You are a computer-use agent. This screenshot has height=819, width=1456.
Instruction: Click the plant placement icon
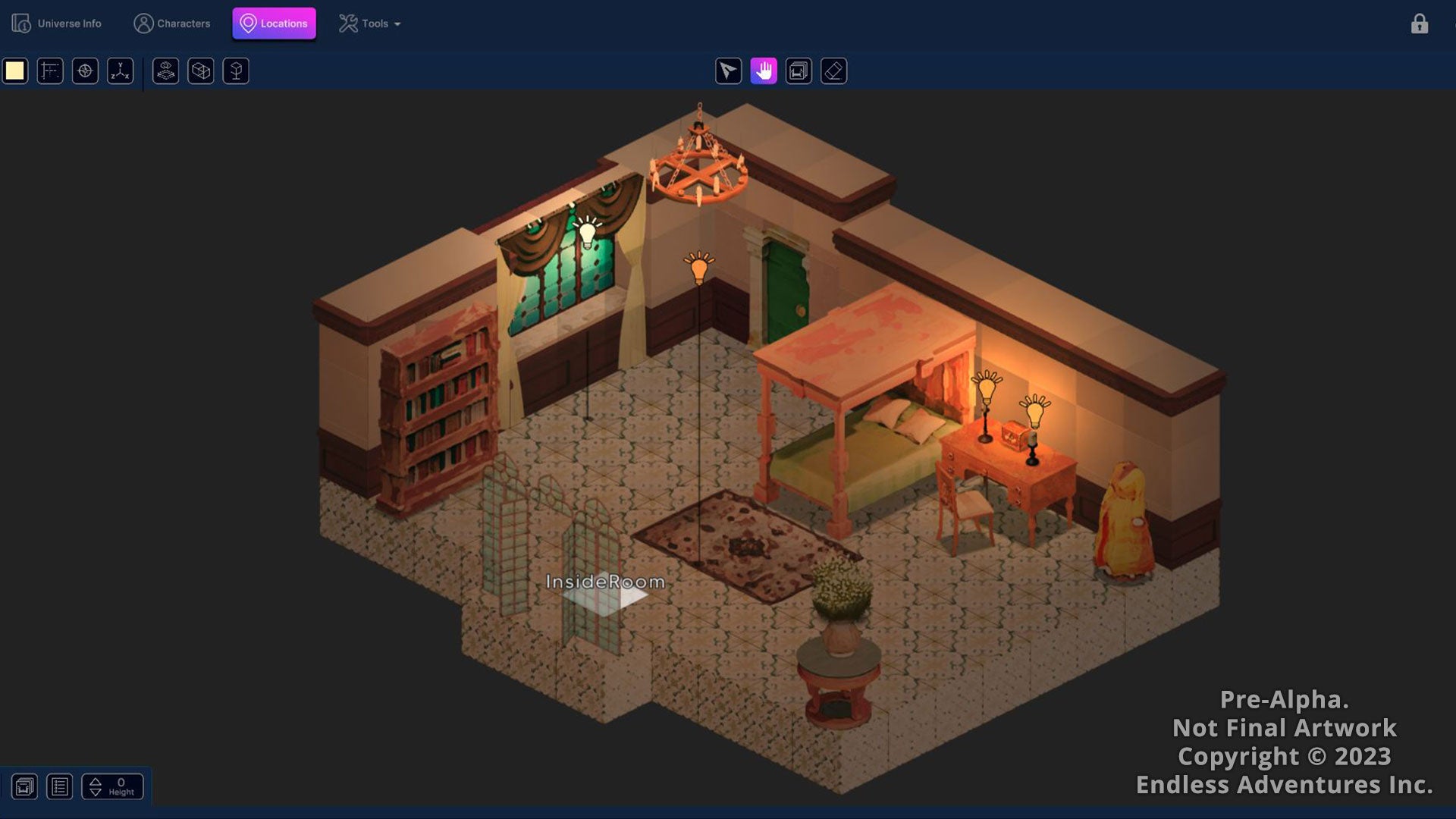(235, 71)
